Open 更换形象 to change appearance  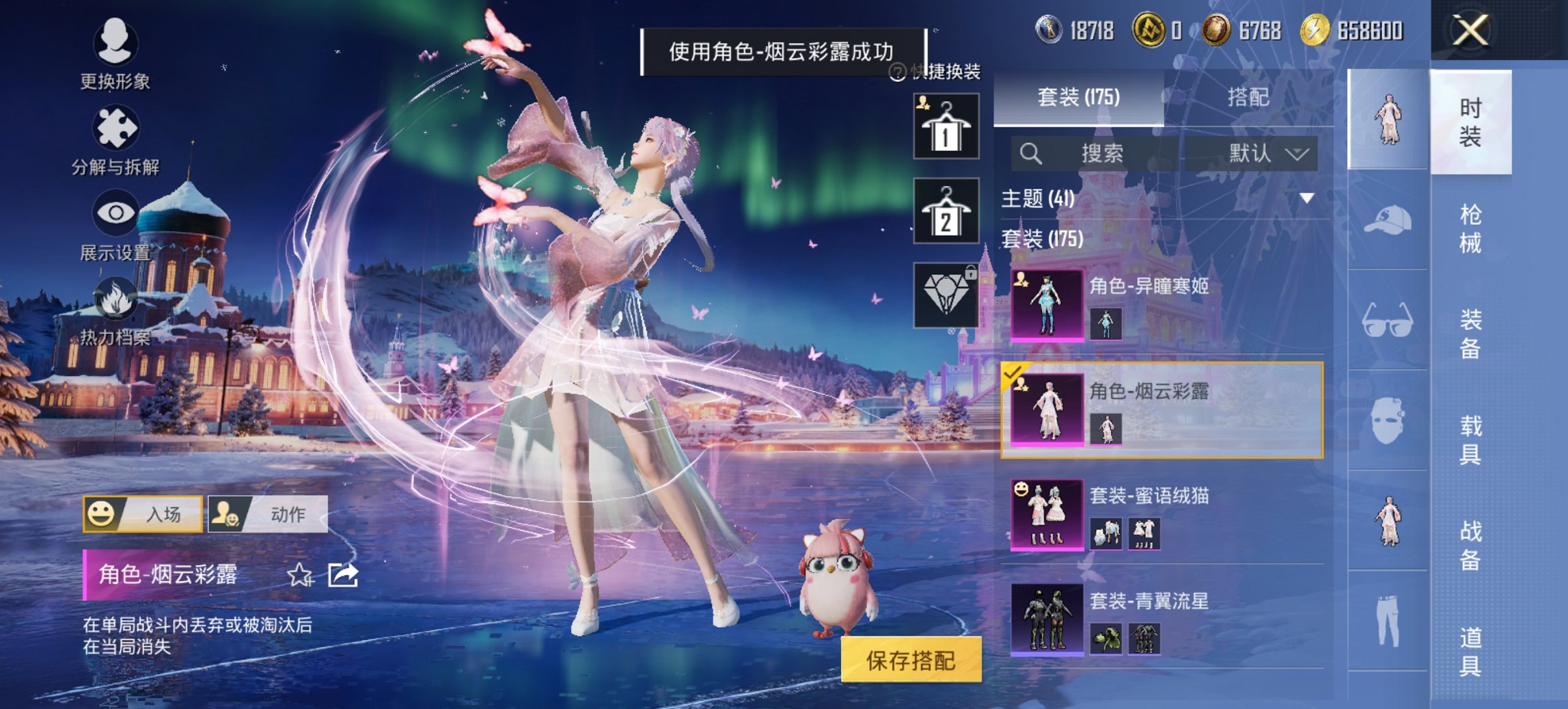pyautogui.click(x=116, y=51)
